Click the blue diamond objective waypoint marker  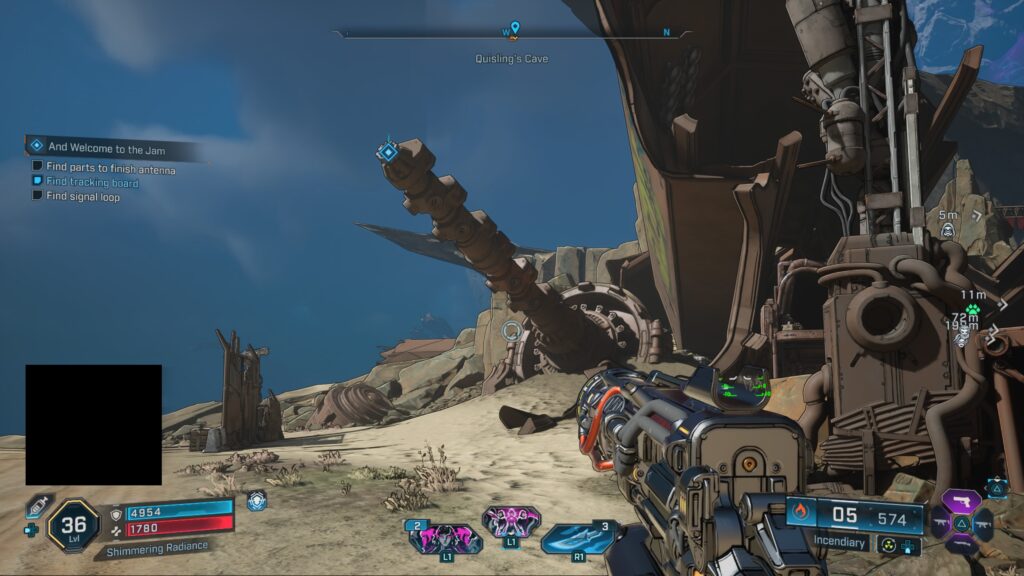(387, 152)
